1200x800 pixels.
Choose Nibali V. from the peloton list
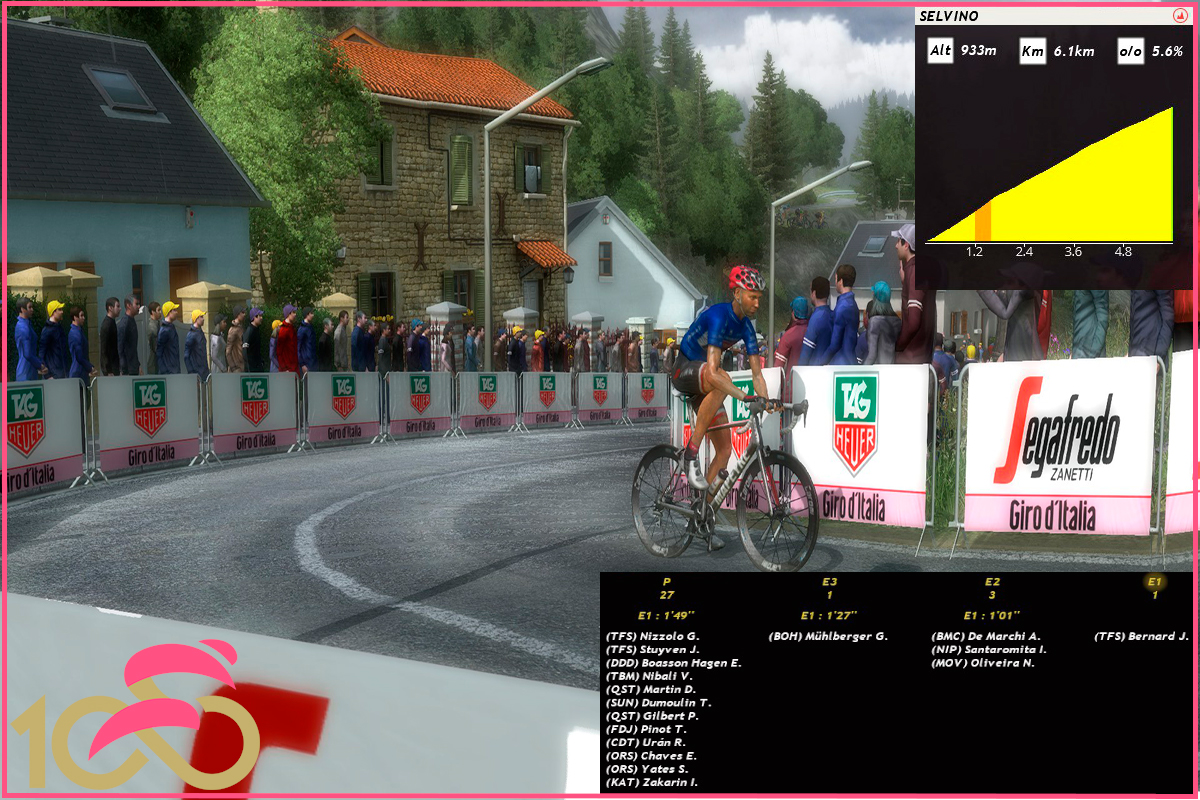651,676
